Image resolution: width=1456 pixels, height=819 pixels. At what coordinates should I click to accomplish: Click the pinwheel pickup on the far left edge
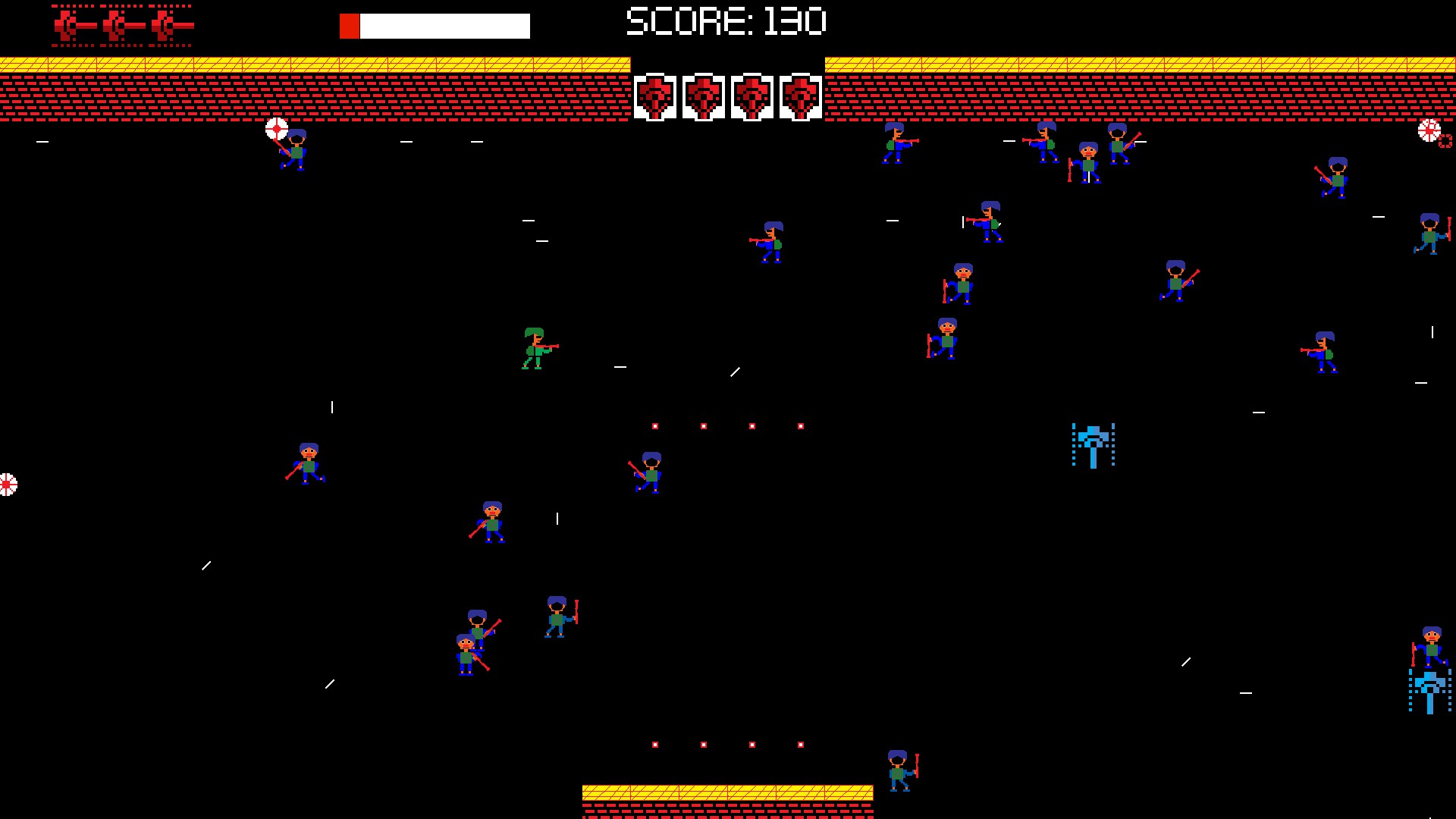point(8,483)
